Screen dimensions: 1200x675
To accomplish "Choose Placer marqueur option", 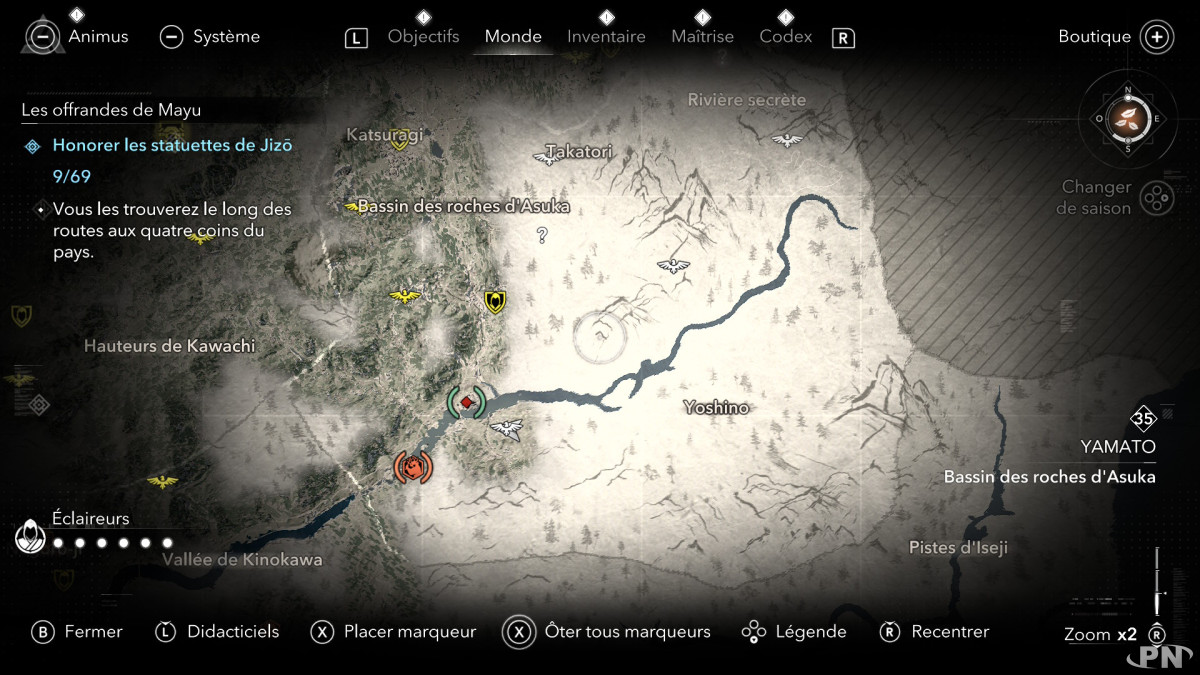I will pos(393,632).
